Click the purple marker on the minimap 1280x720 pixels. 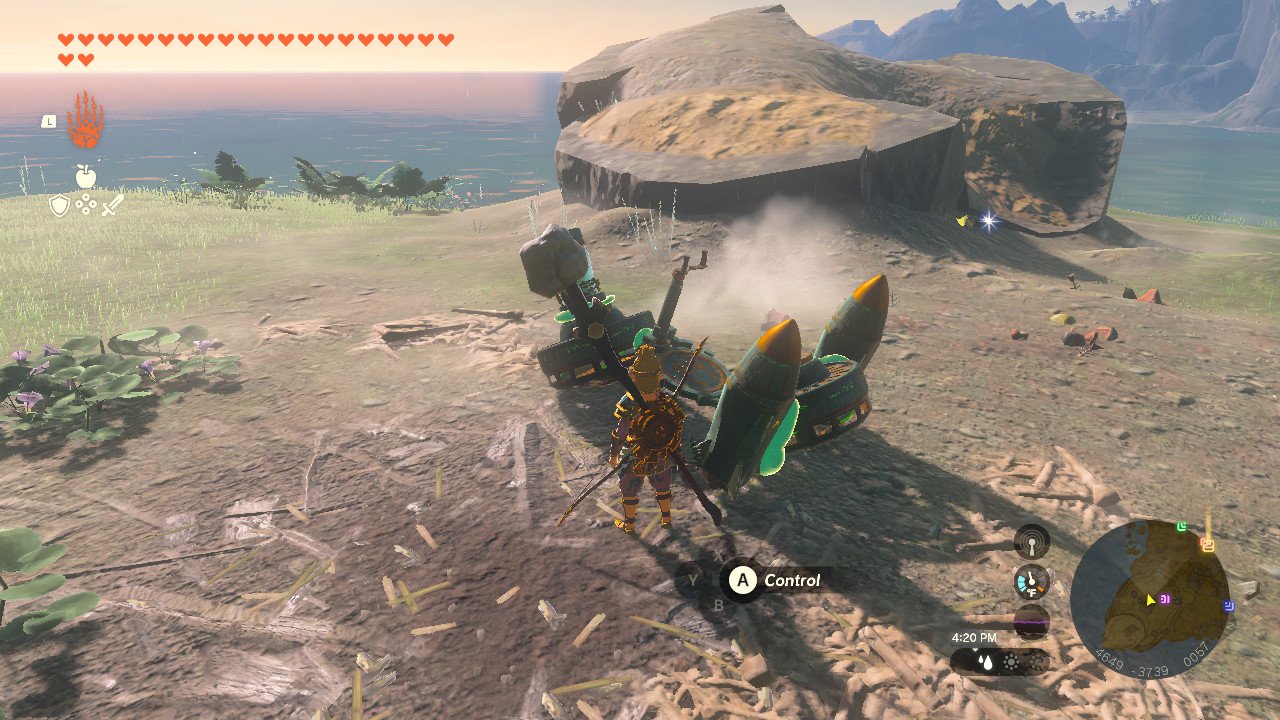click(1166, 599)
